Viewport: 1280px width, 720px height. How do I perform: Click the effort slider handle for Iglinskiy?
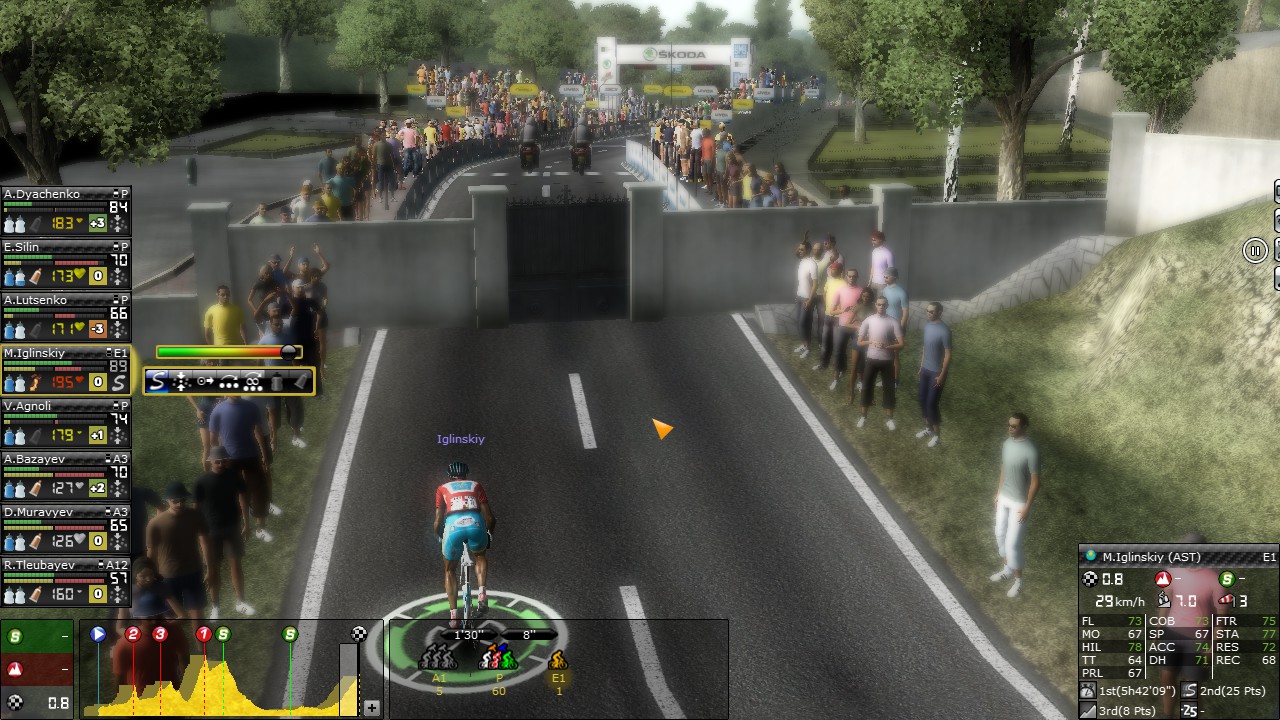(289, 352)
